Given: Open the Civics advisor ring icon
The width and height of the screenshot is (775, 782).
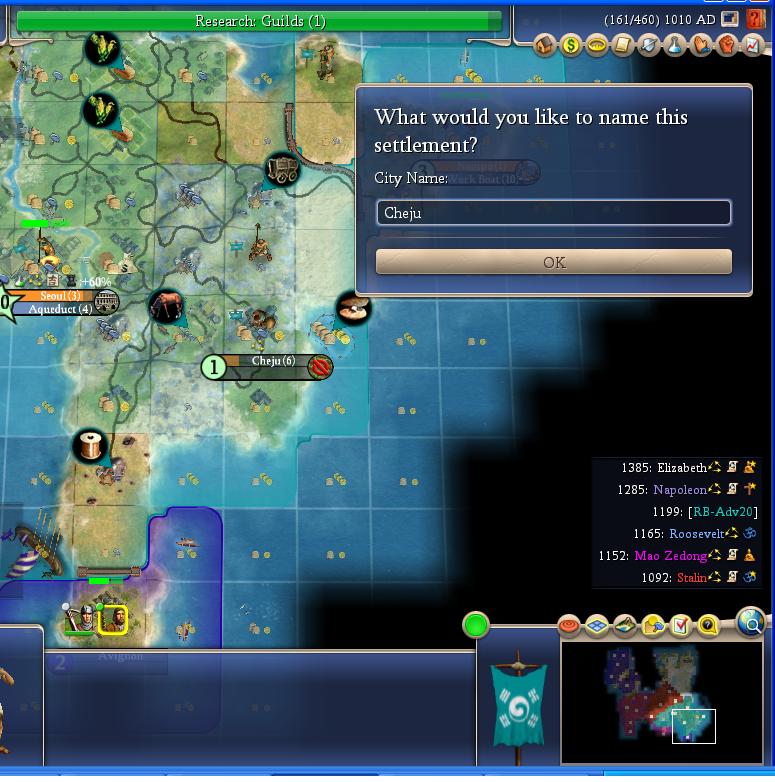Looking at the screenshot, I should 597,45.
